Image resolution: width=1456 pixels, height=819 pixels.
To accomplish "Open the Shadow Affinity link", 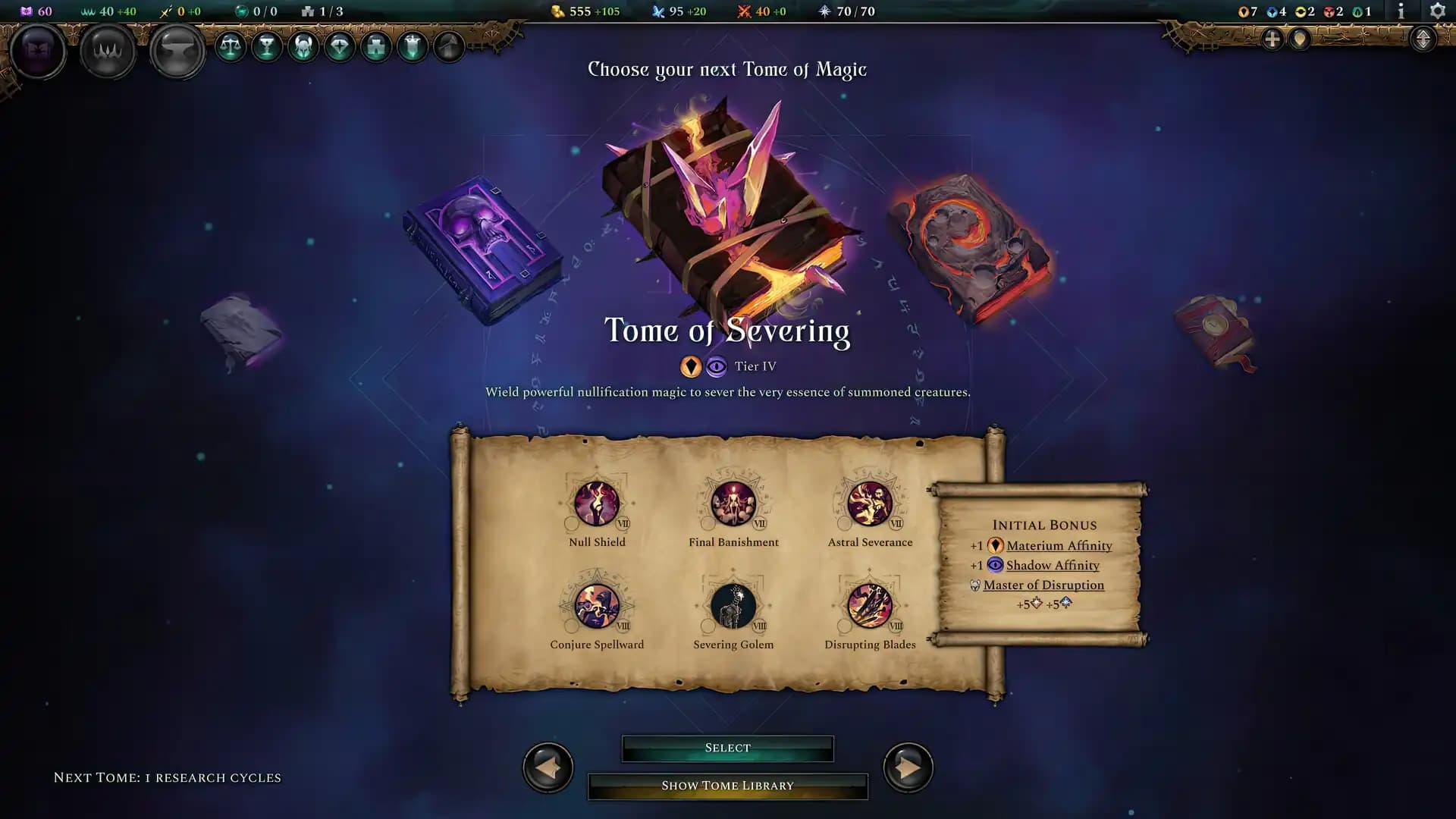I will tap(1052, 565).
